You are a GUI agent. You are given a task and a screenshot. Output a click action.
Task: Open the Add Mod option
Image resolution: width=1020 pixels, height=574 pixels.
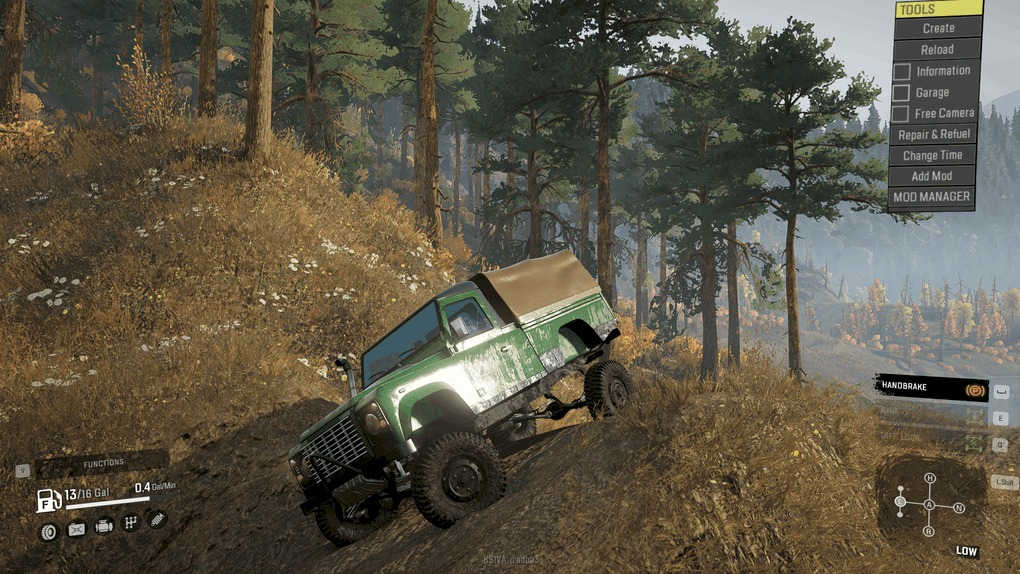click(x=933, y=176)
